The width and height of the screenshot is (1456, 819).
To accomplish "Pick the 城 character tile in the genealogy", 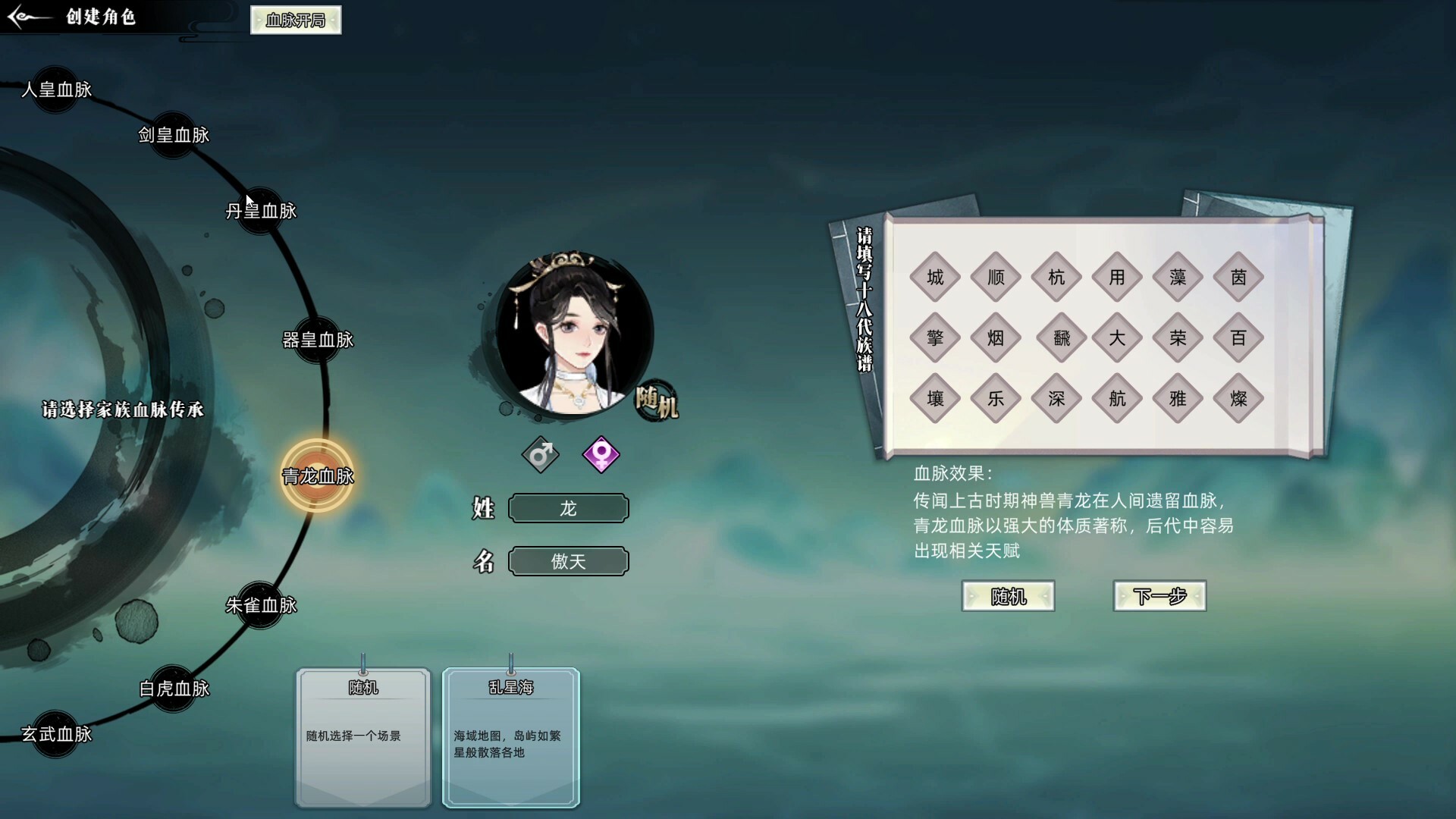I will pyautogui.click(x=934, y=277).
